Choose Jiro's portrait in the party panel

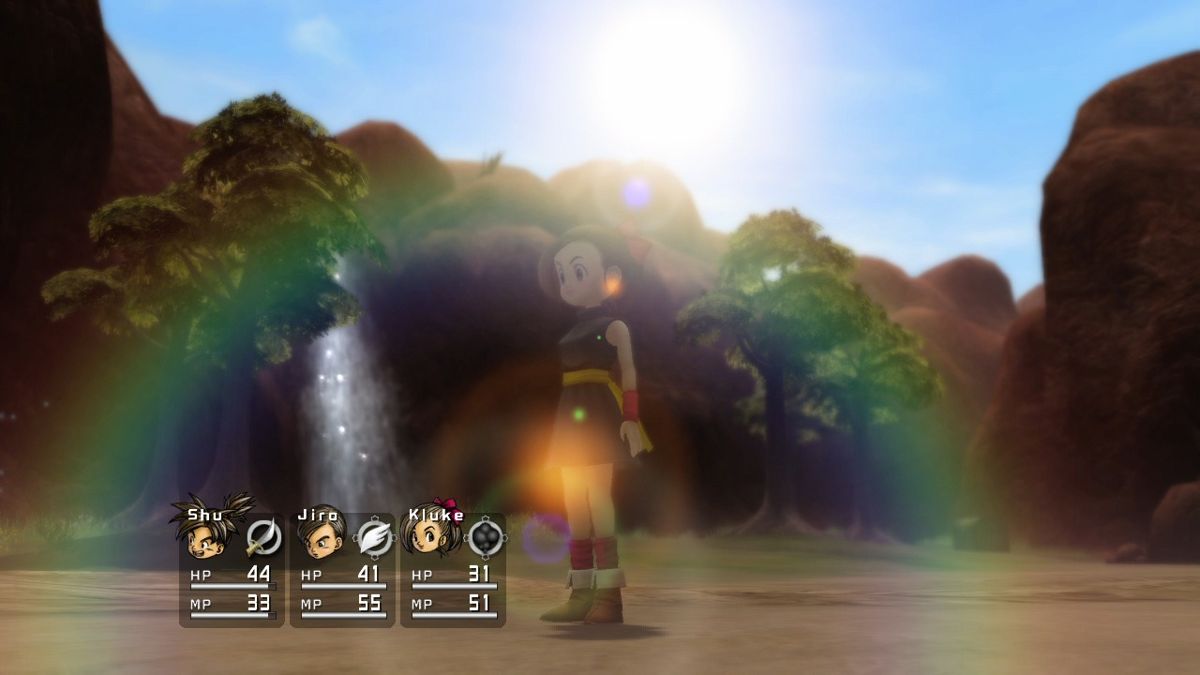[319, 536]
